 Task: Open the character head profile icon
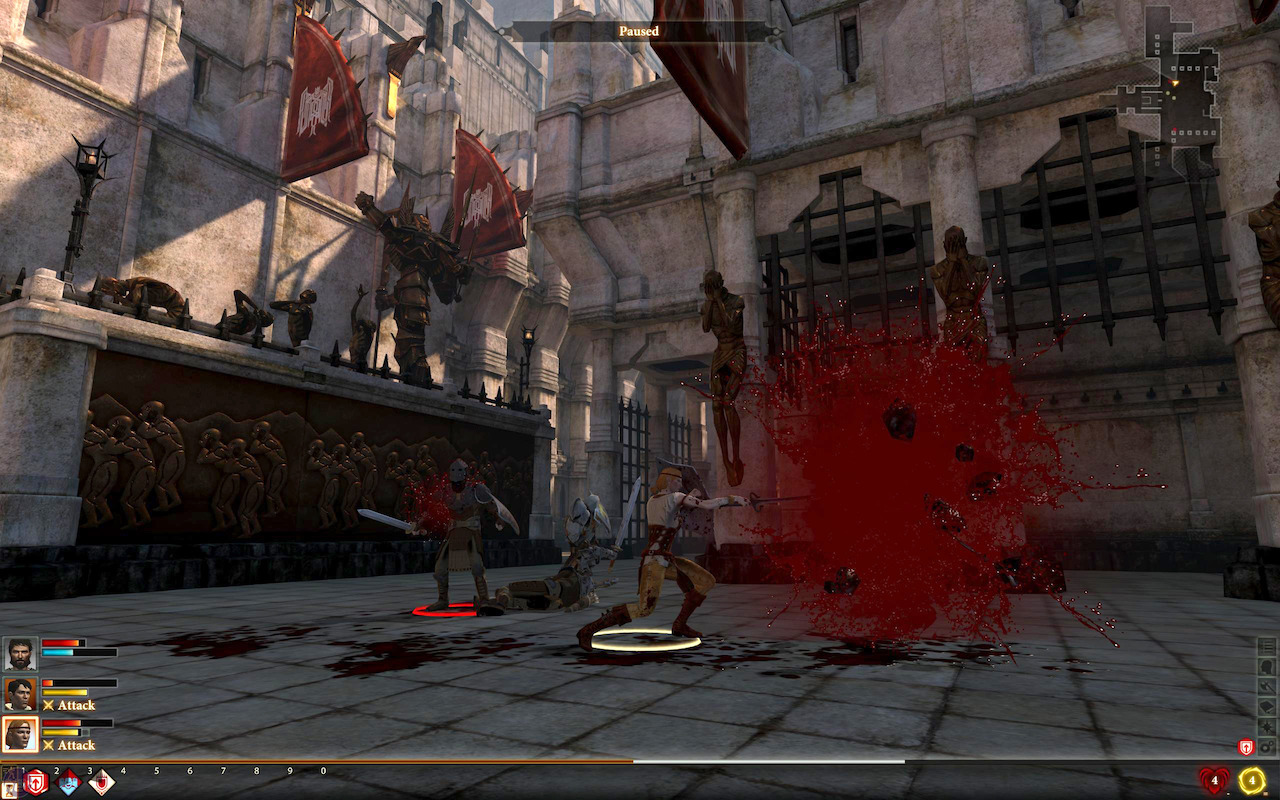click(1267, 666)
